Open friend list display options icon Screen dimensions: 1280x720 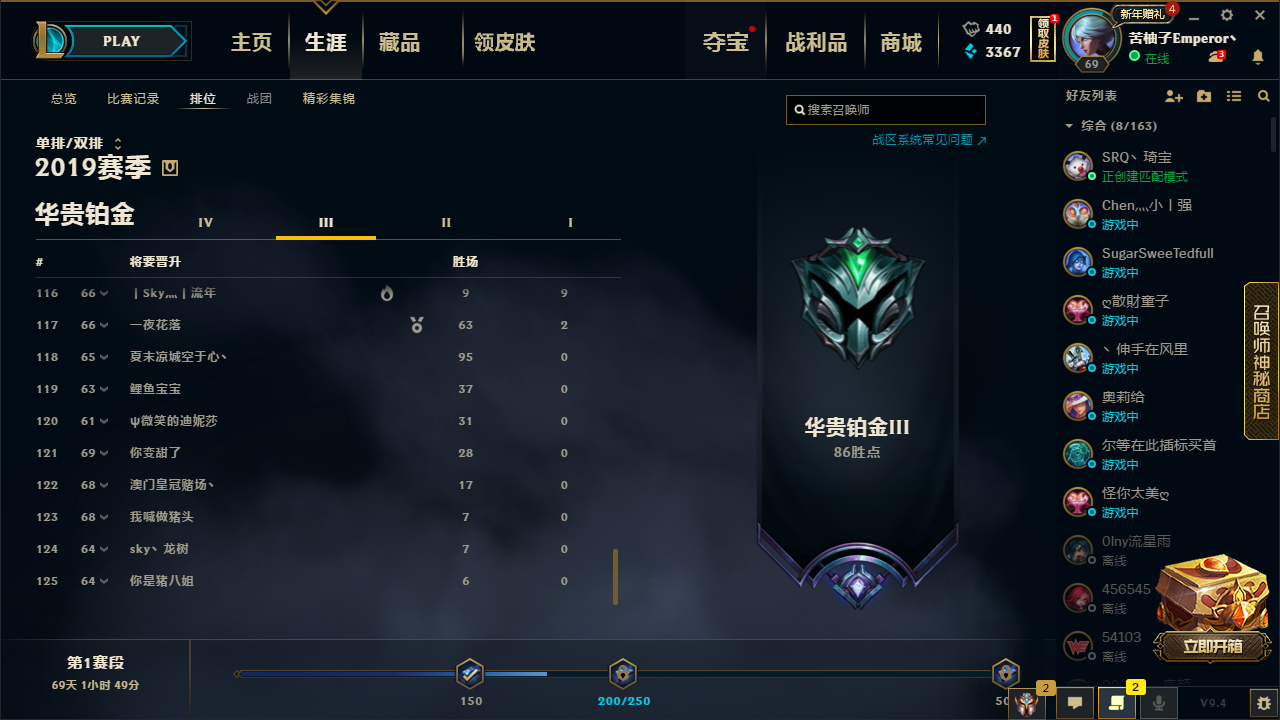point(1233,96)
